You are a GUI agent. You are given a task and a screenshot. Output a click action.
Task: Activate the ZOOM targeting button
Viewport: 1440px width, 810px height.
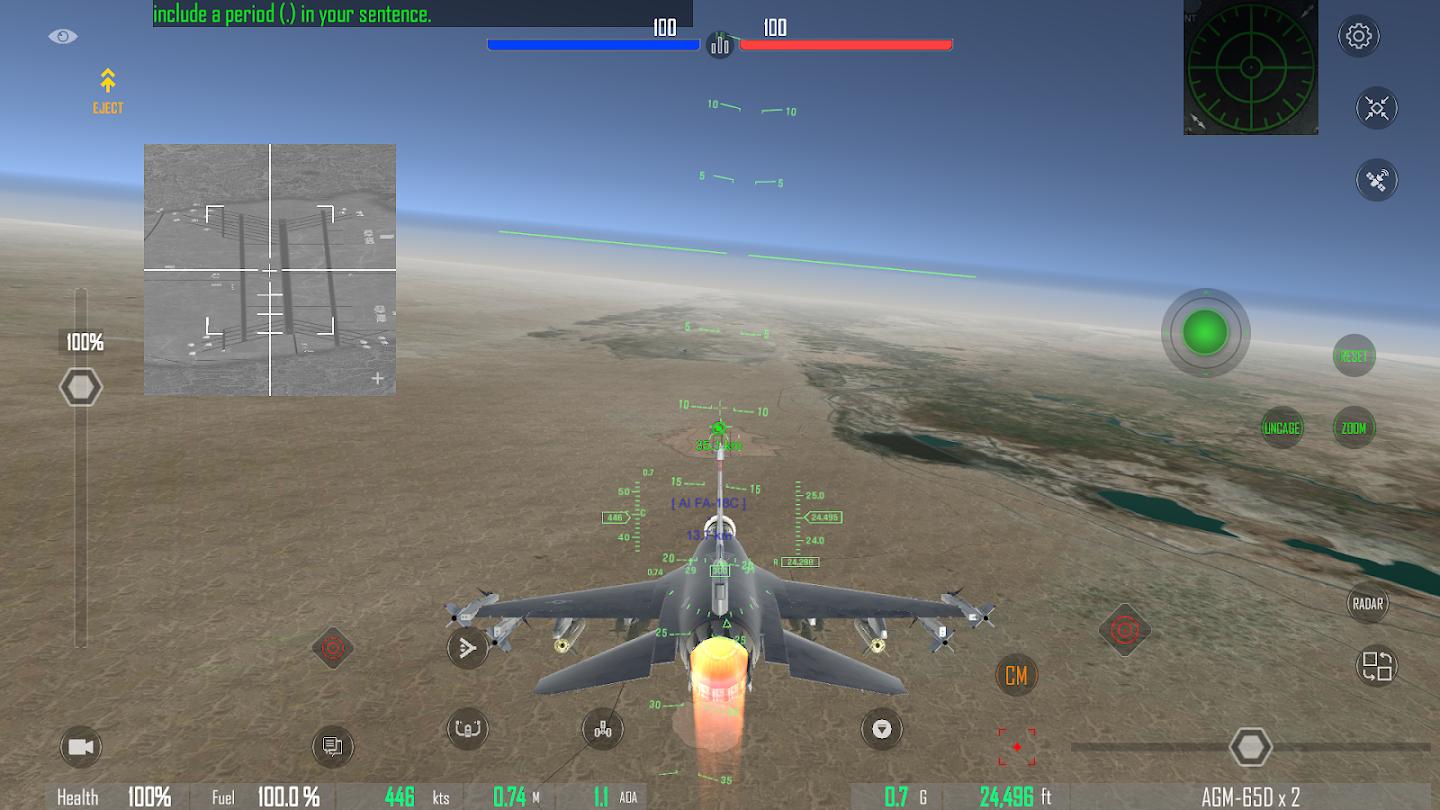click(x=1354, y=428)
